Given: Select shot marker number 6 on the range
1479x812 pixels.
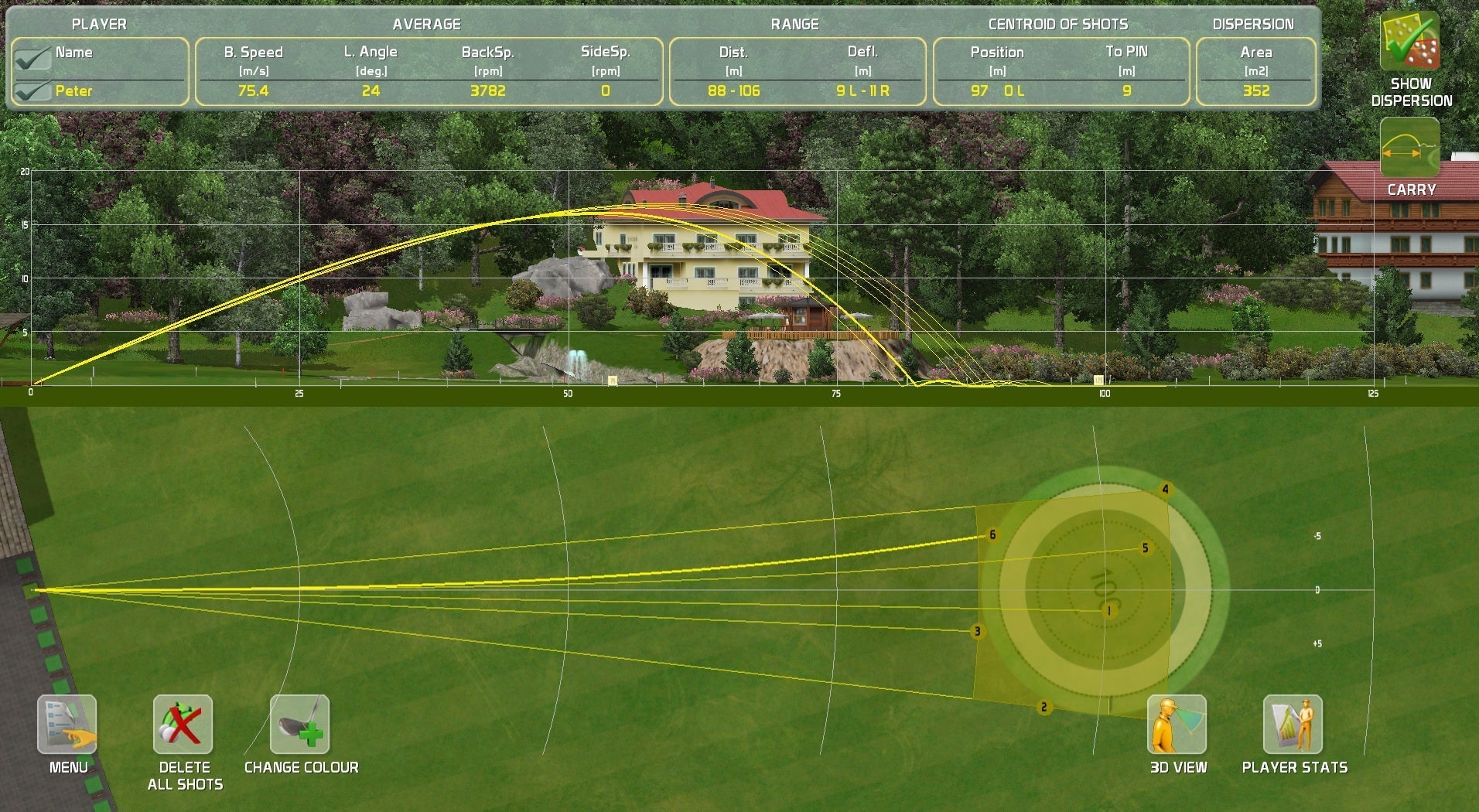Looking at the screenshot, I should (x=991, y=534).
